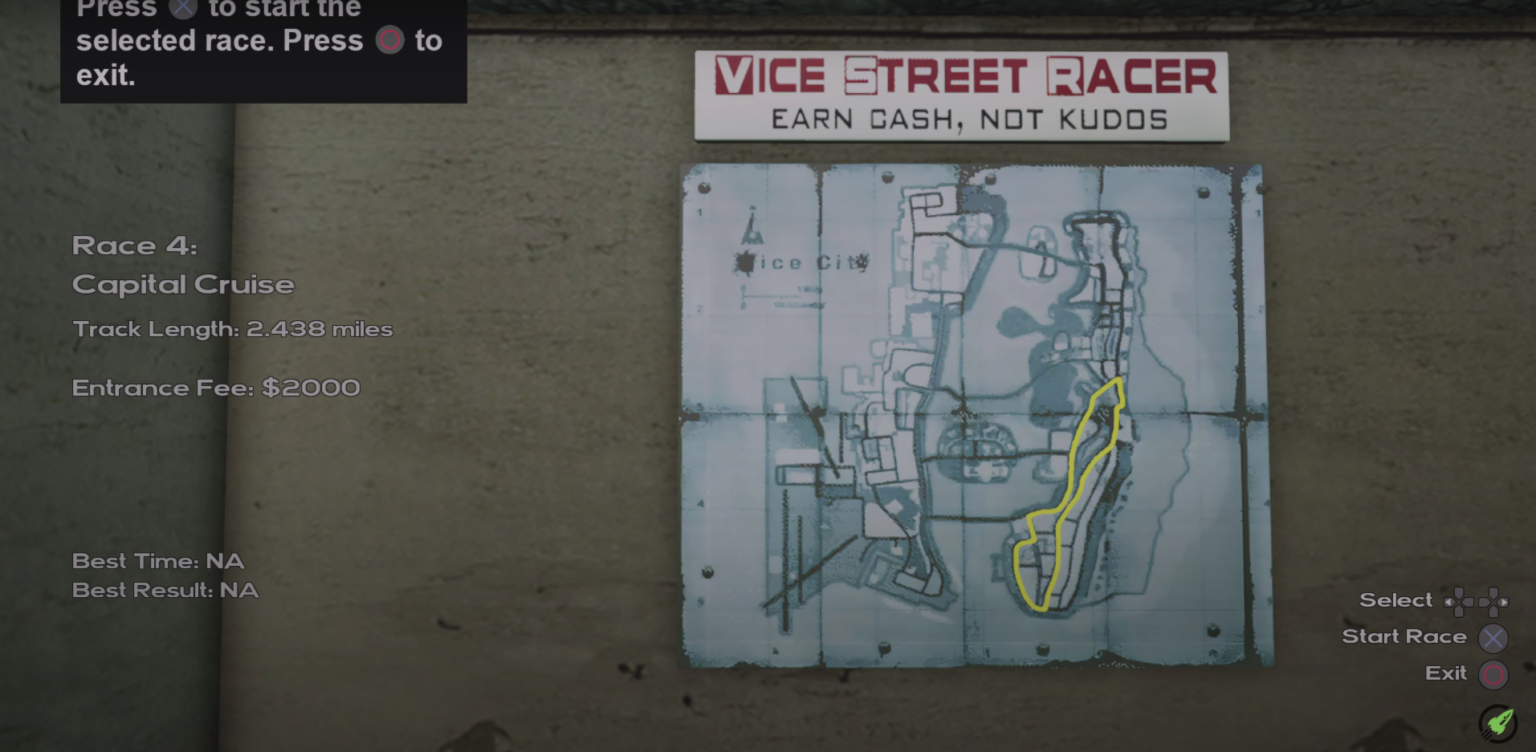
Task: Click the Exit label
Action: [x=1445, y=673]
